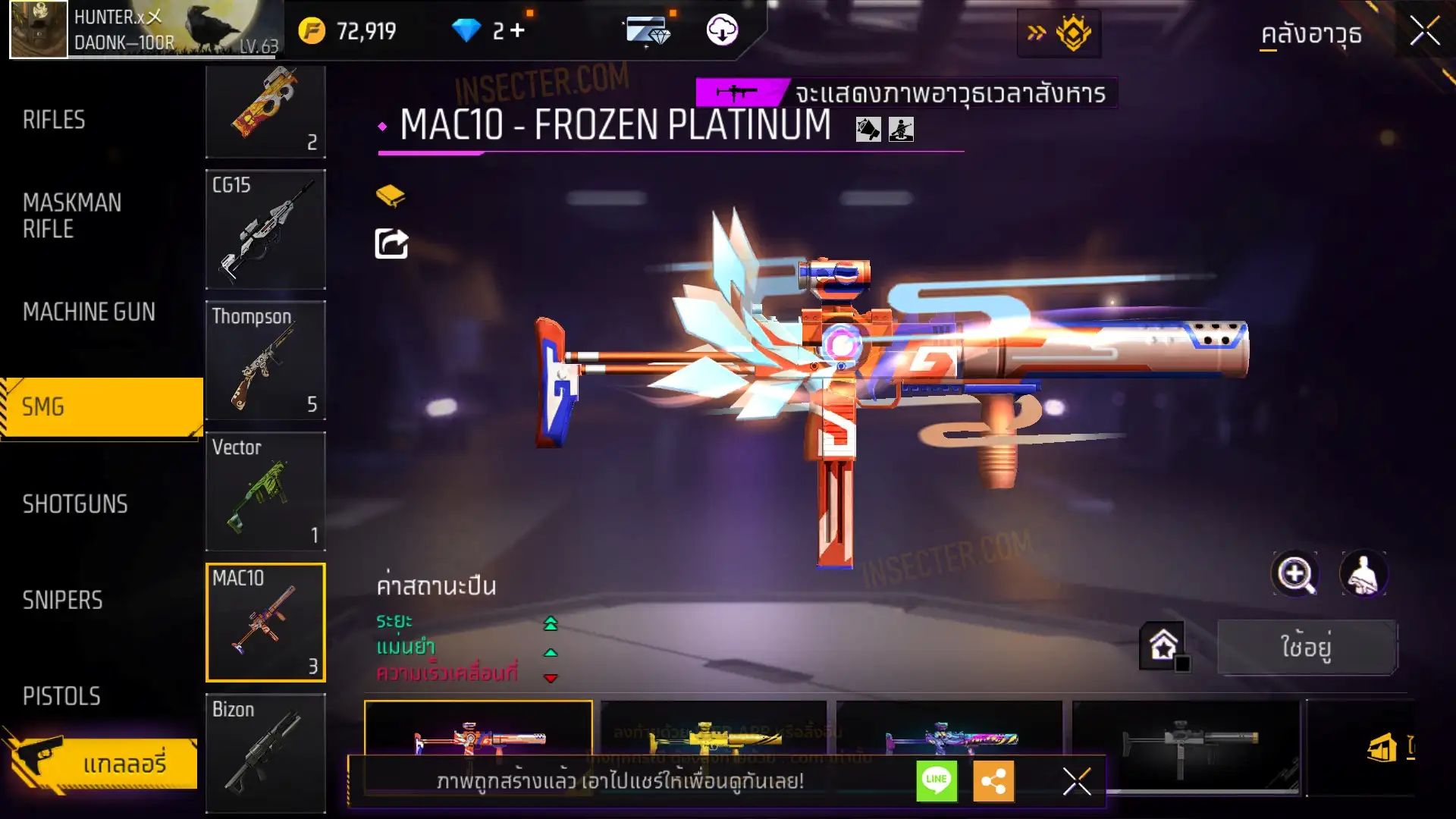Share the image via LINE
1456x819 pixels.
tap(937, 780)
